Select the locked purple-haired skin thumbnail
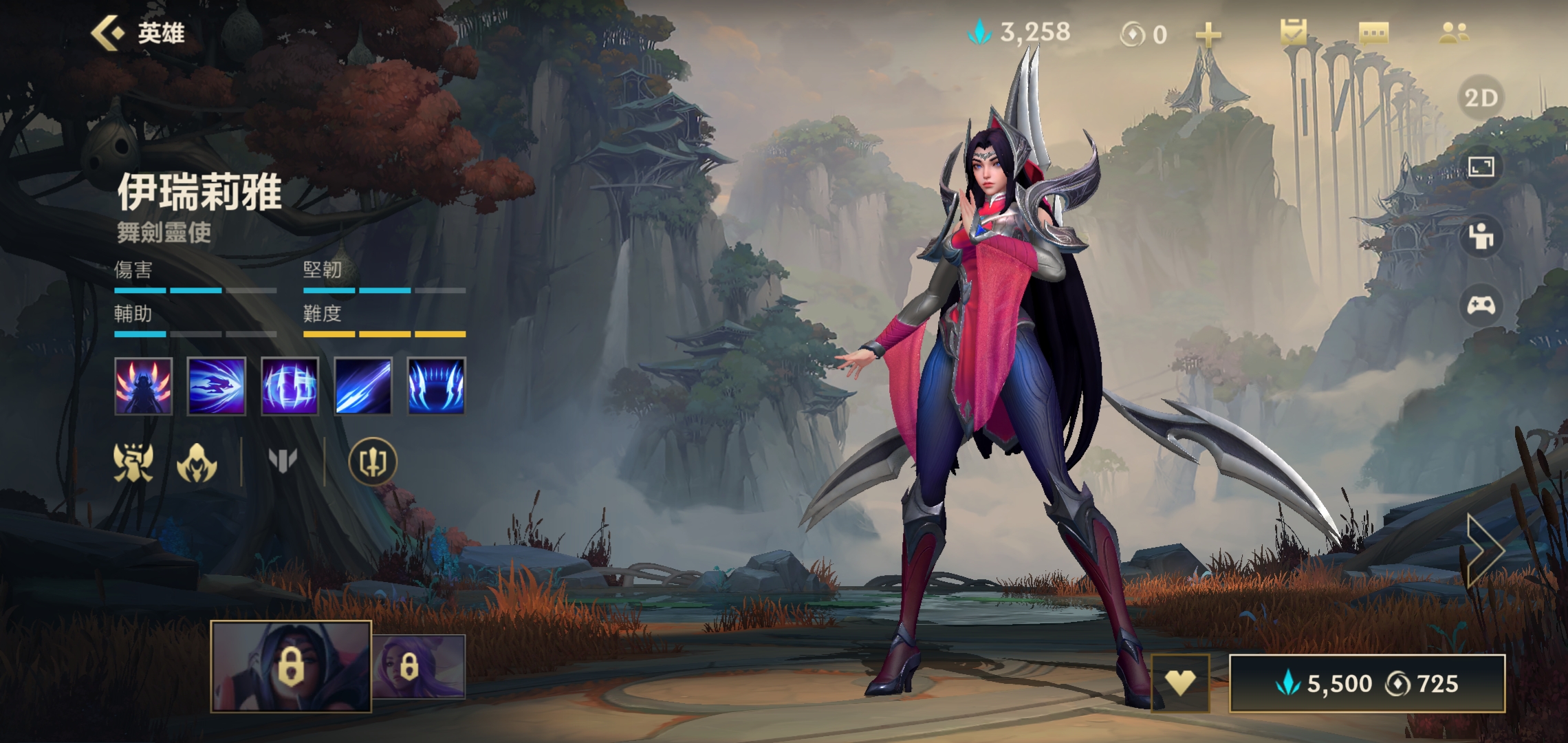Image resolution: width=1568 pixels, height=743 pixels. (x=418, y=666)
